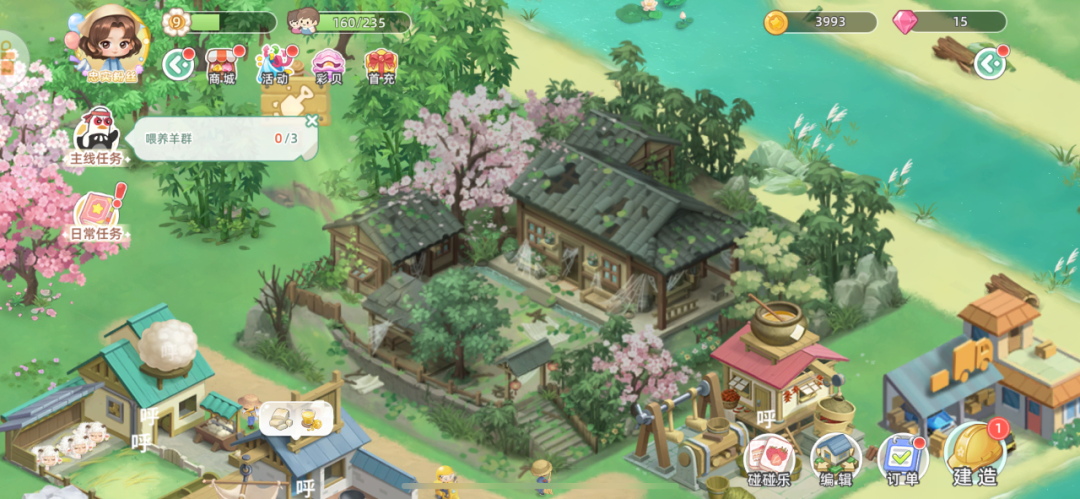The height and width of the screenshot is (499, 1080).
Task: Open the 彩贝 pearl shell menu
Action: click(328, 65)
